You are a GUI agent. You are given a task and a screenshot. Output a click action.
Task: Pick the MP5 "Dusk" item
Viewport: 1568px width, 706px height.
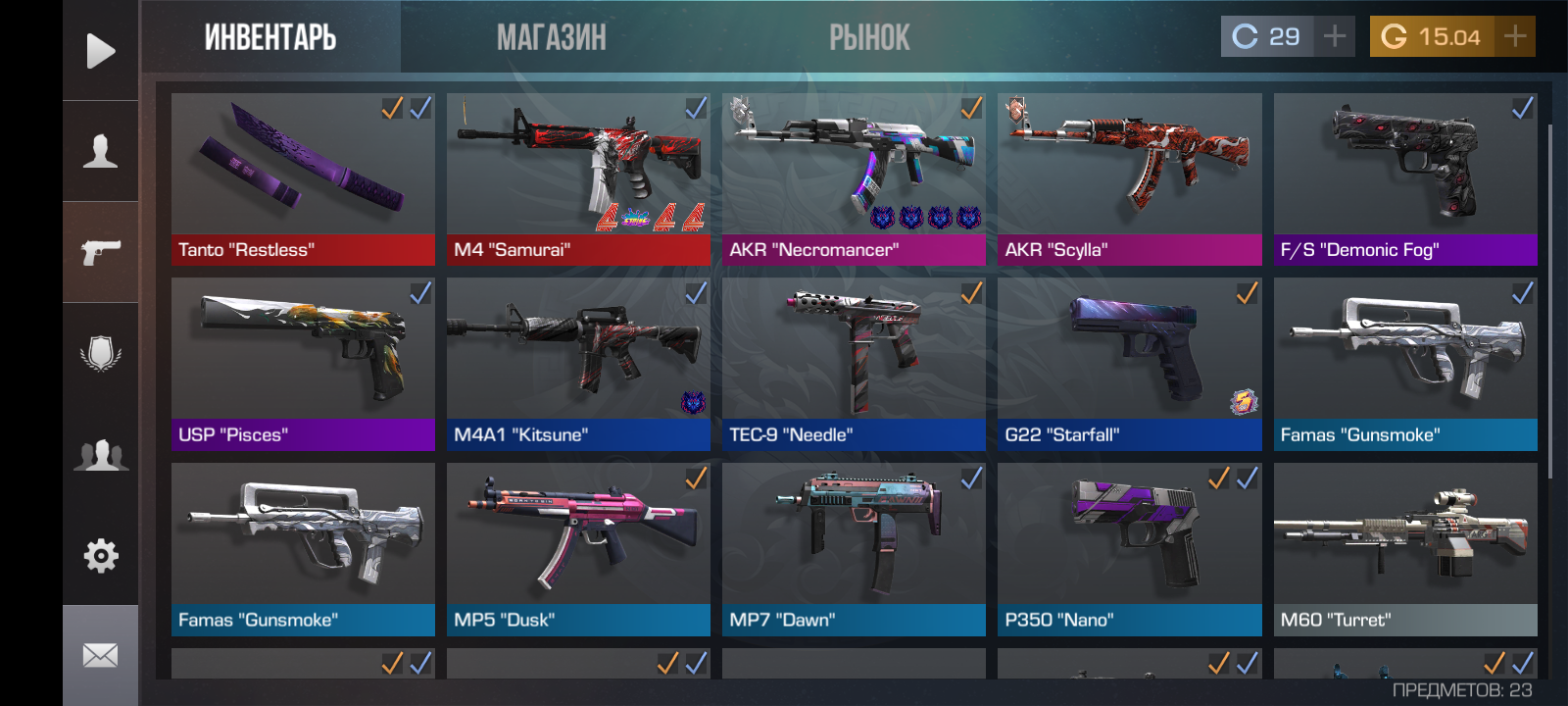click(578, 549)
